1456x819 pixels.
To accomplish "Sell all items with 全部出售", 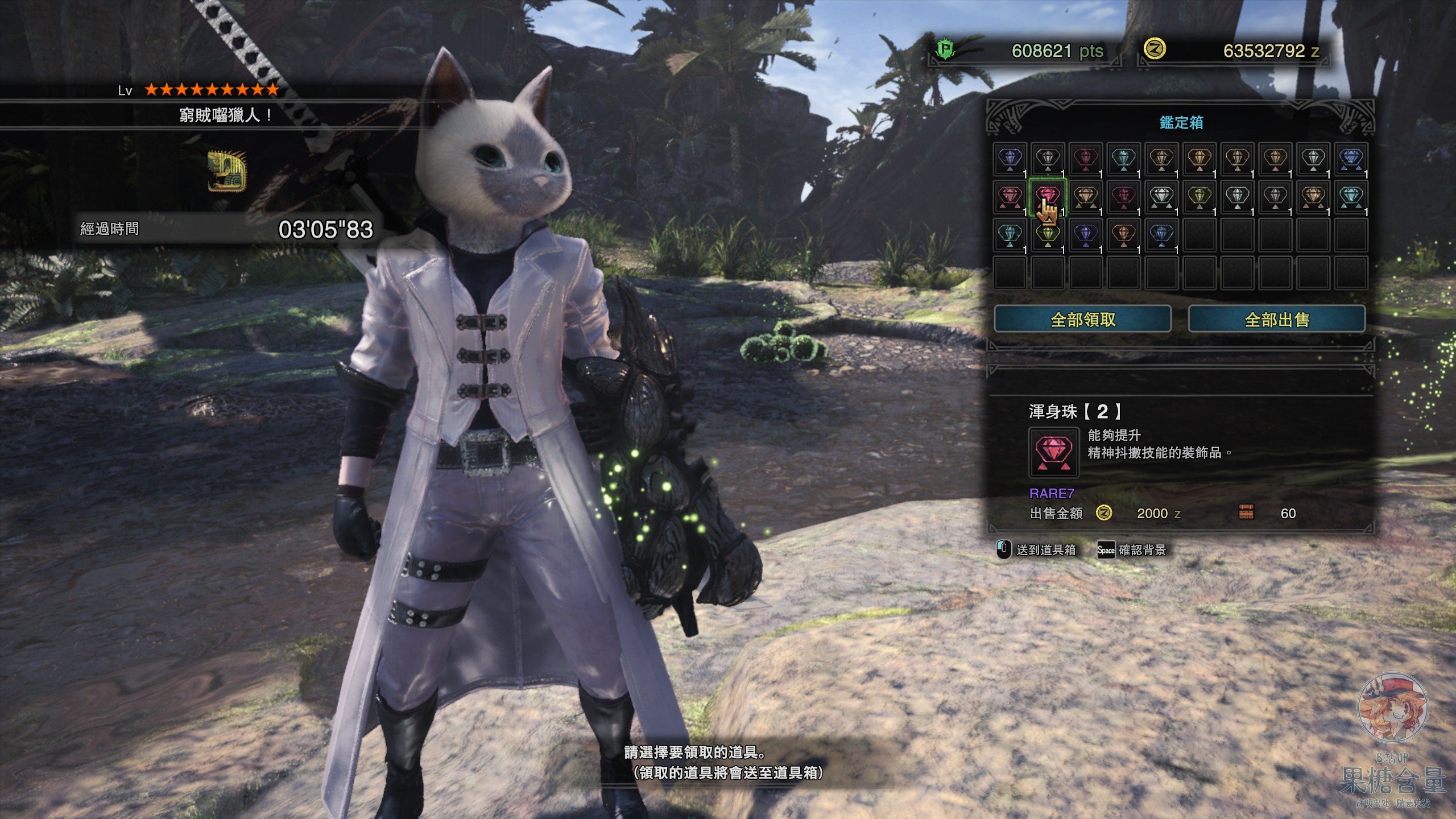I will [x=1276, y=319].
